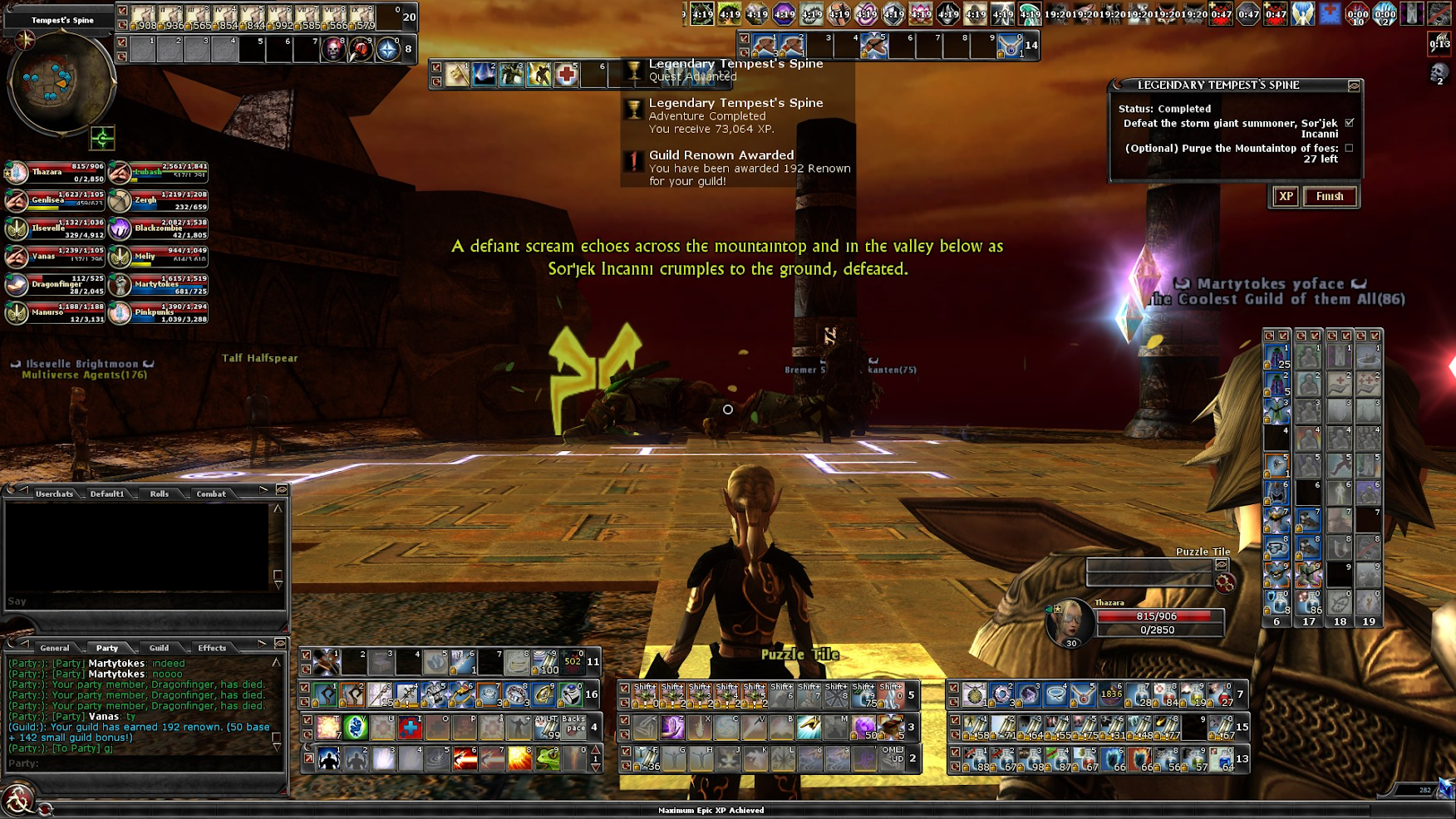Screen dimensions: 1456x819
Task: Open the Effects chat tab
Action: pyautogui.click(x=212, y=648)
